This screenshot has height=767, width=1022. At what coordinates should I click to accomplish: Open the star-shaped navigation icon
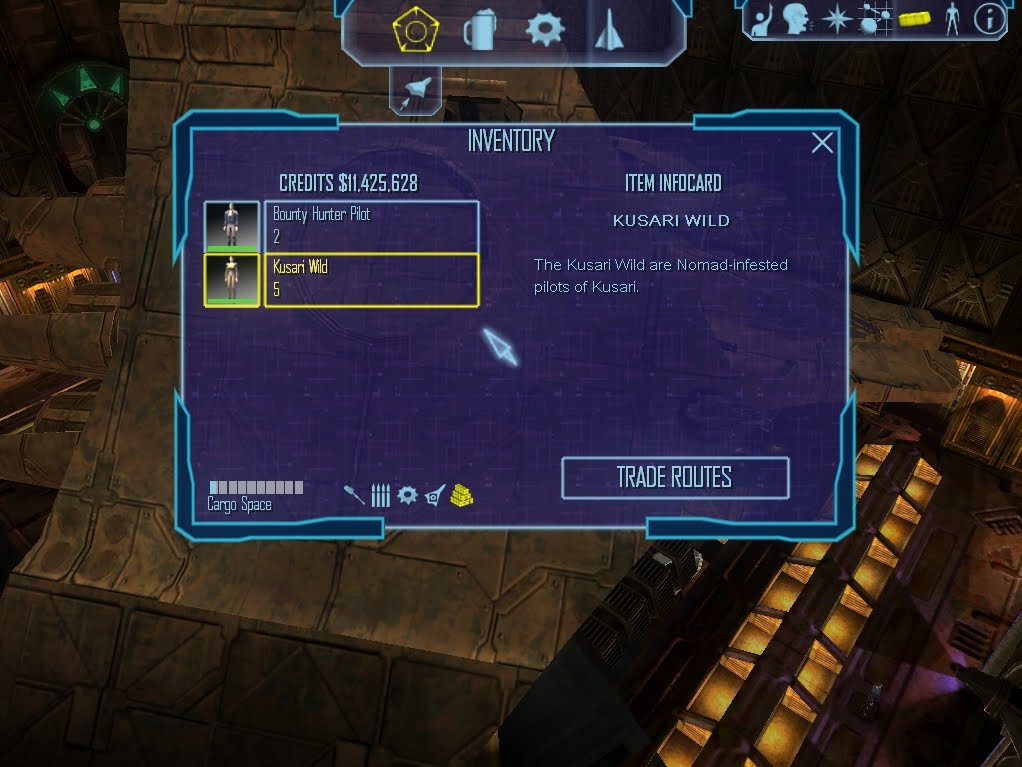click(x=835, y=19)
